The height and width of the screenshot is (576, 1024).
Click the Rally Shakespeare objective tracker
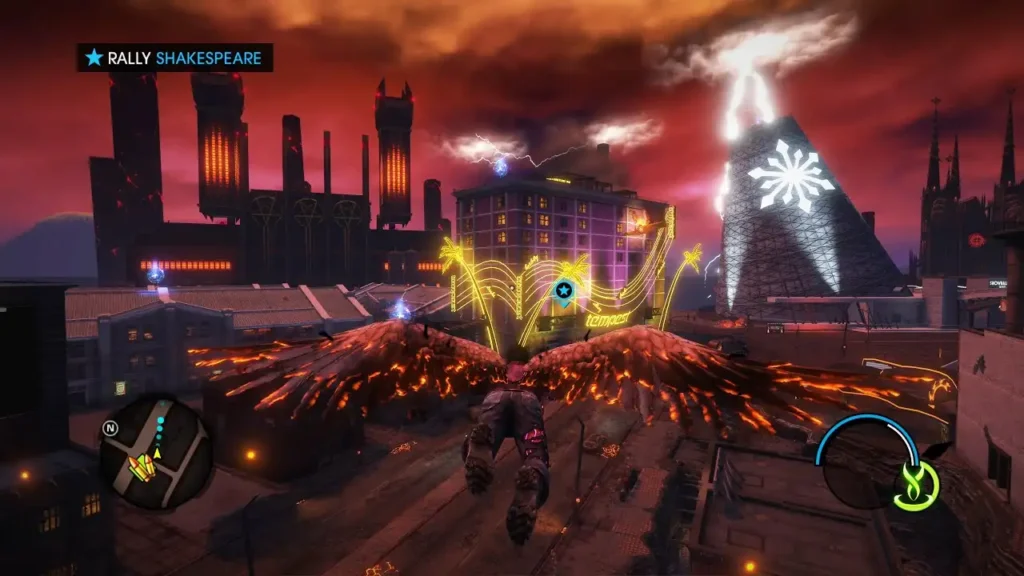tap(175, 58)
